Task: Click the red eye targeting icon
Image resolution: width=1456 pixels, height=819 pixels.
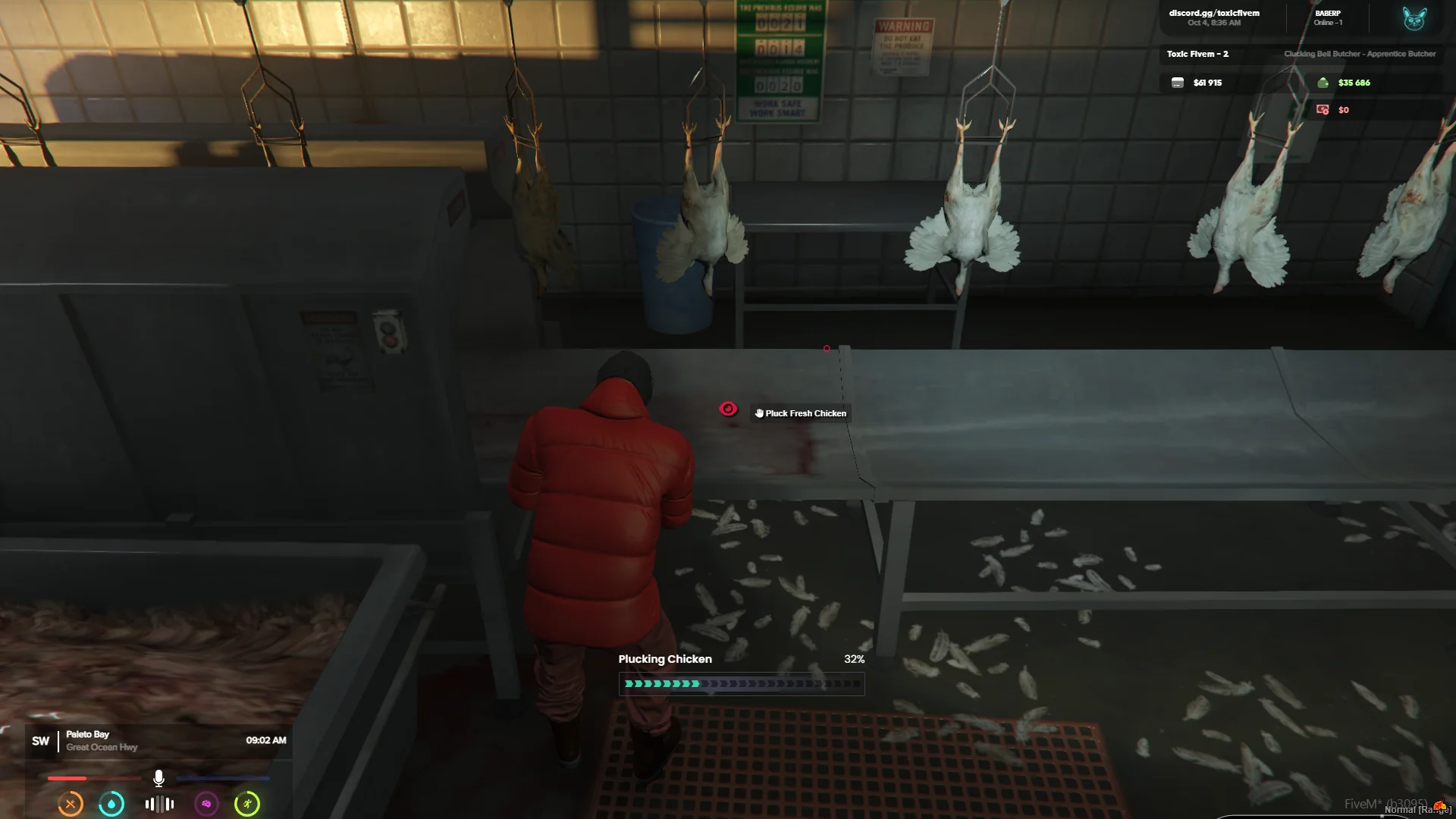Action: click(x=728, y=409)
